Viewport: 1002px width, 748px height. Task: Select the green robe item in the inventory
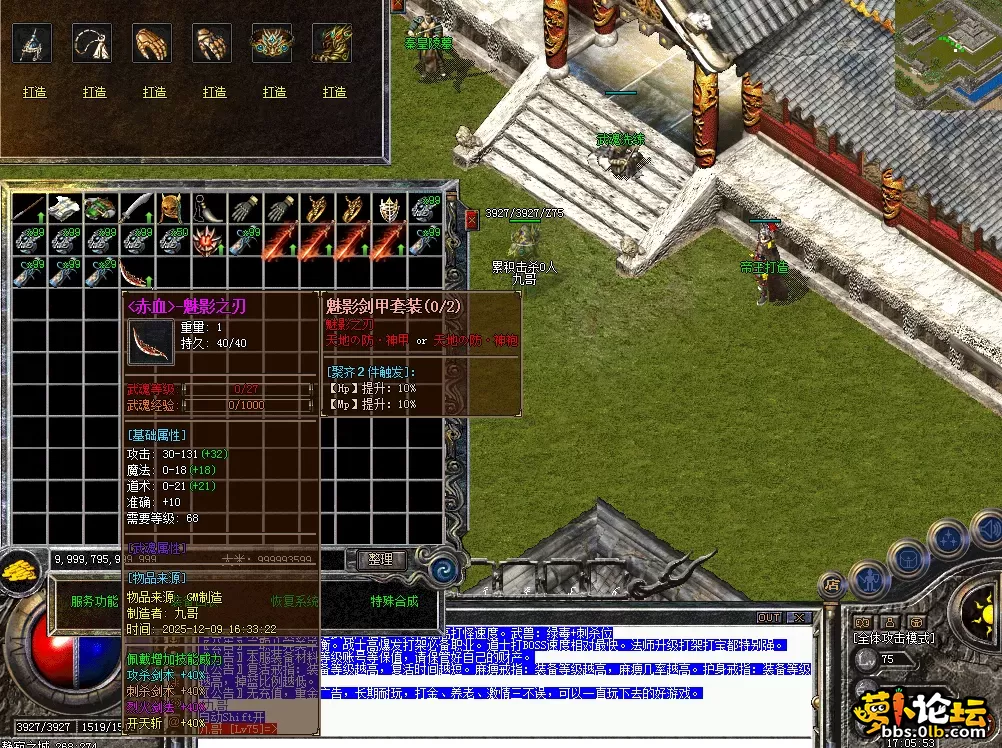(99, 209)
